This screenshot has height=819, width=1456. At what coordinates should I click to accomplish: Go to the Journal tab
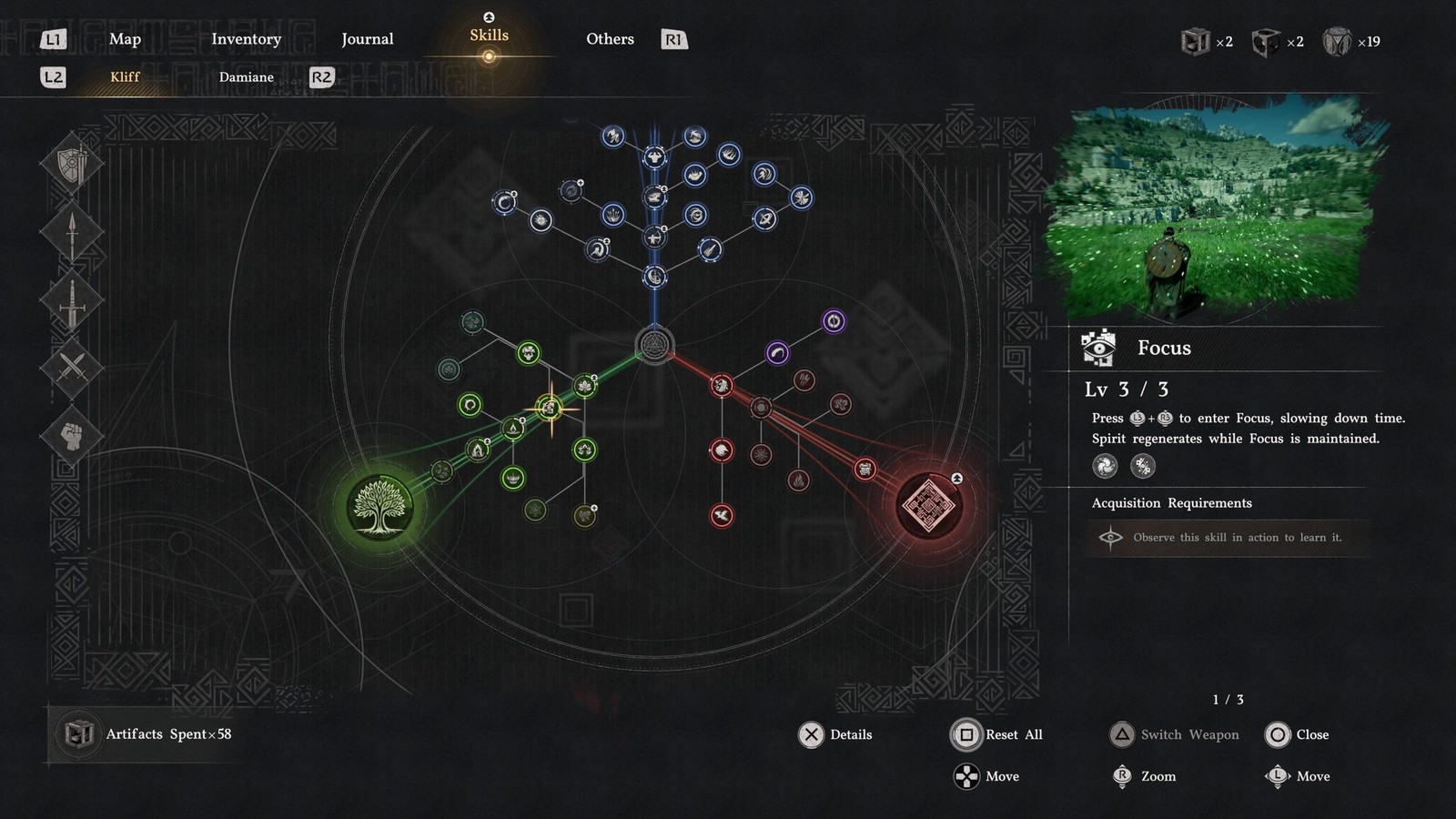[367, 39]
